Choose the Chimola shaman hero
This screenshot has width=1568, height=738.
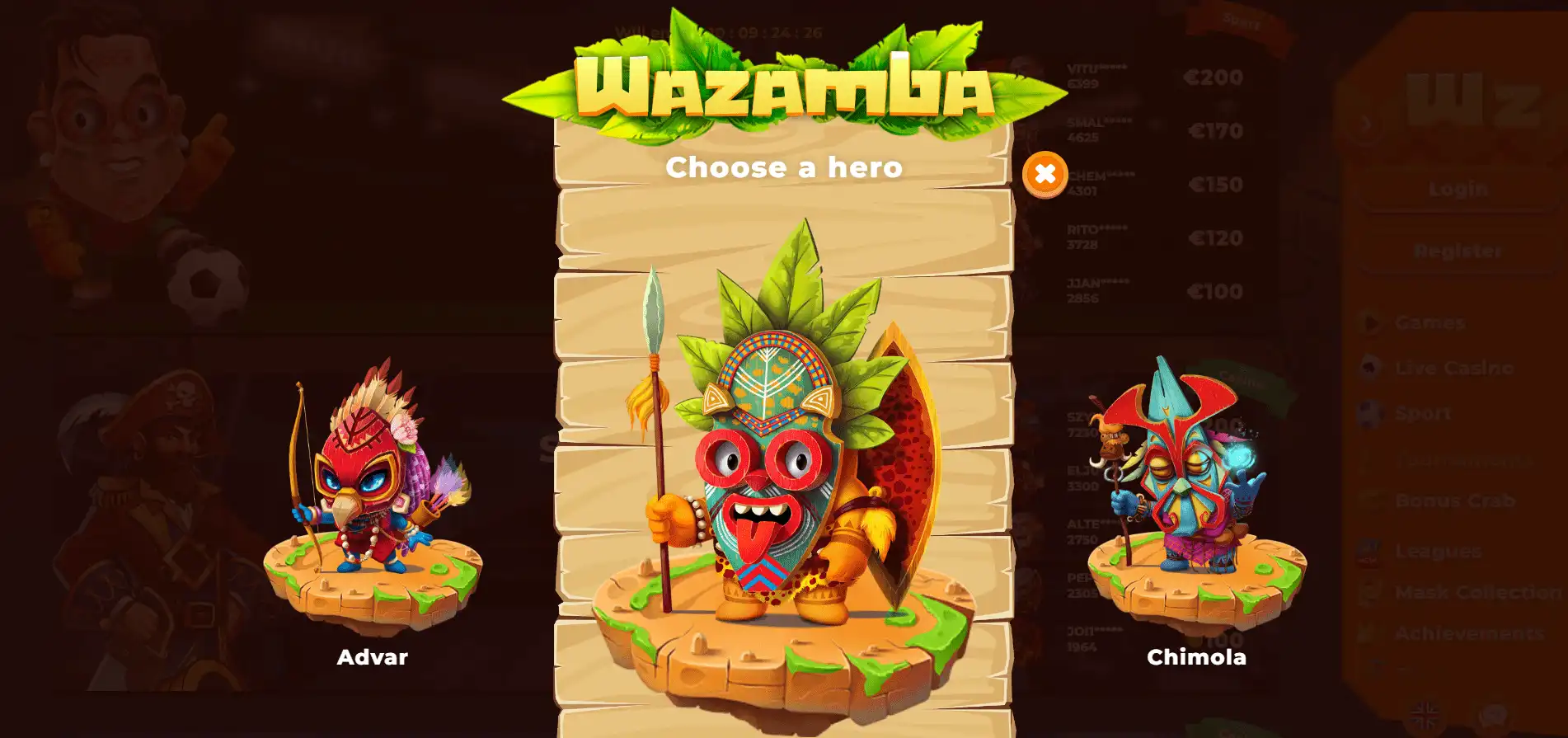click(1196, 495)
